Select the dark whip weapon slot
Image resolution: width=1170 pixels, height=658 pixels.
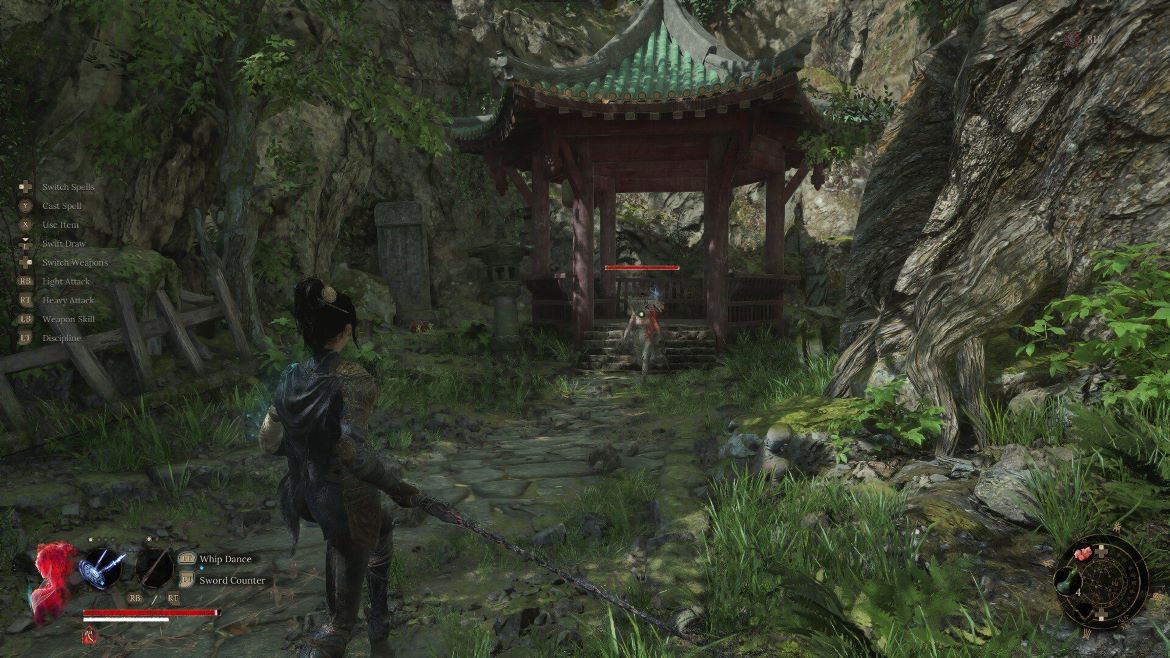(x=154, y=566)
